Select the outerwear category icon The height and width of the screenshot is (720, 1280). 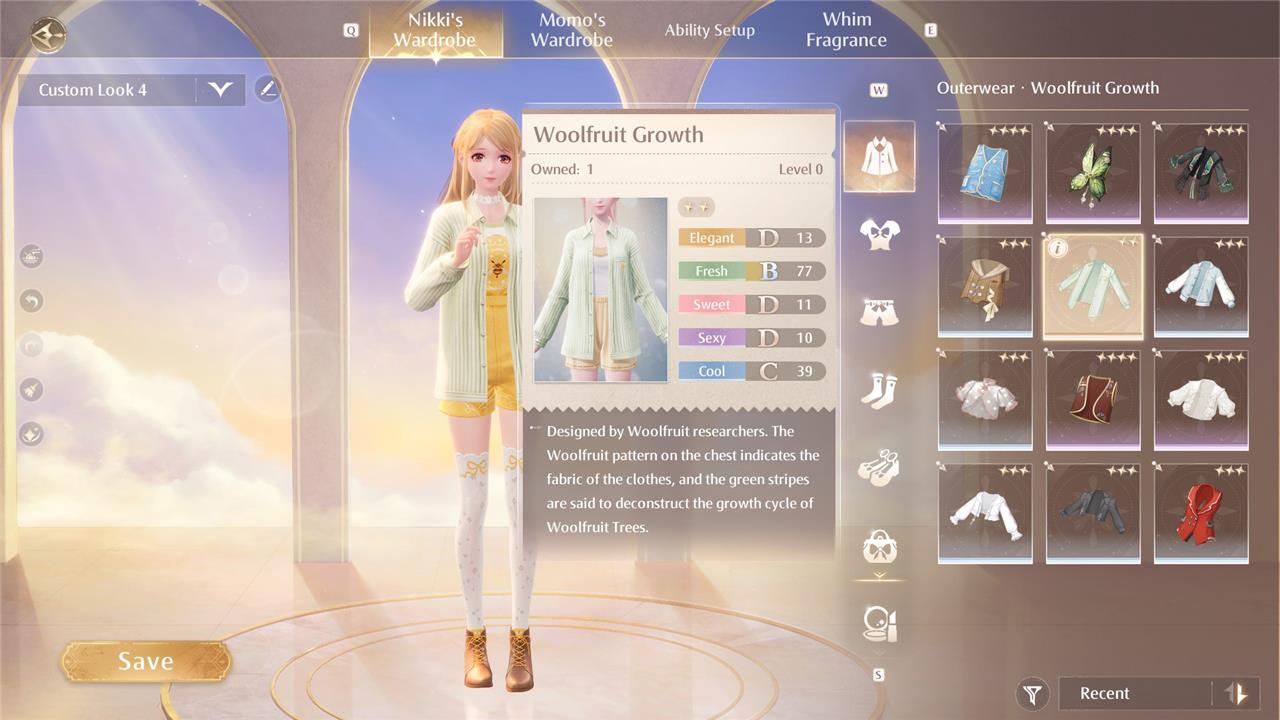[x=879, y=157]
